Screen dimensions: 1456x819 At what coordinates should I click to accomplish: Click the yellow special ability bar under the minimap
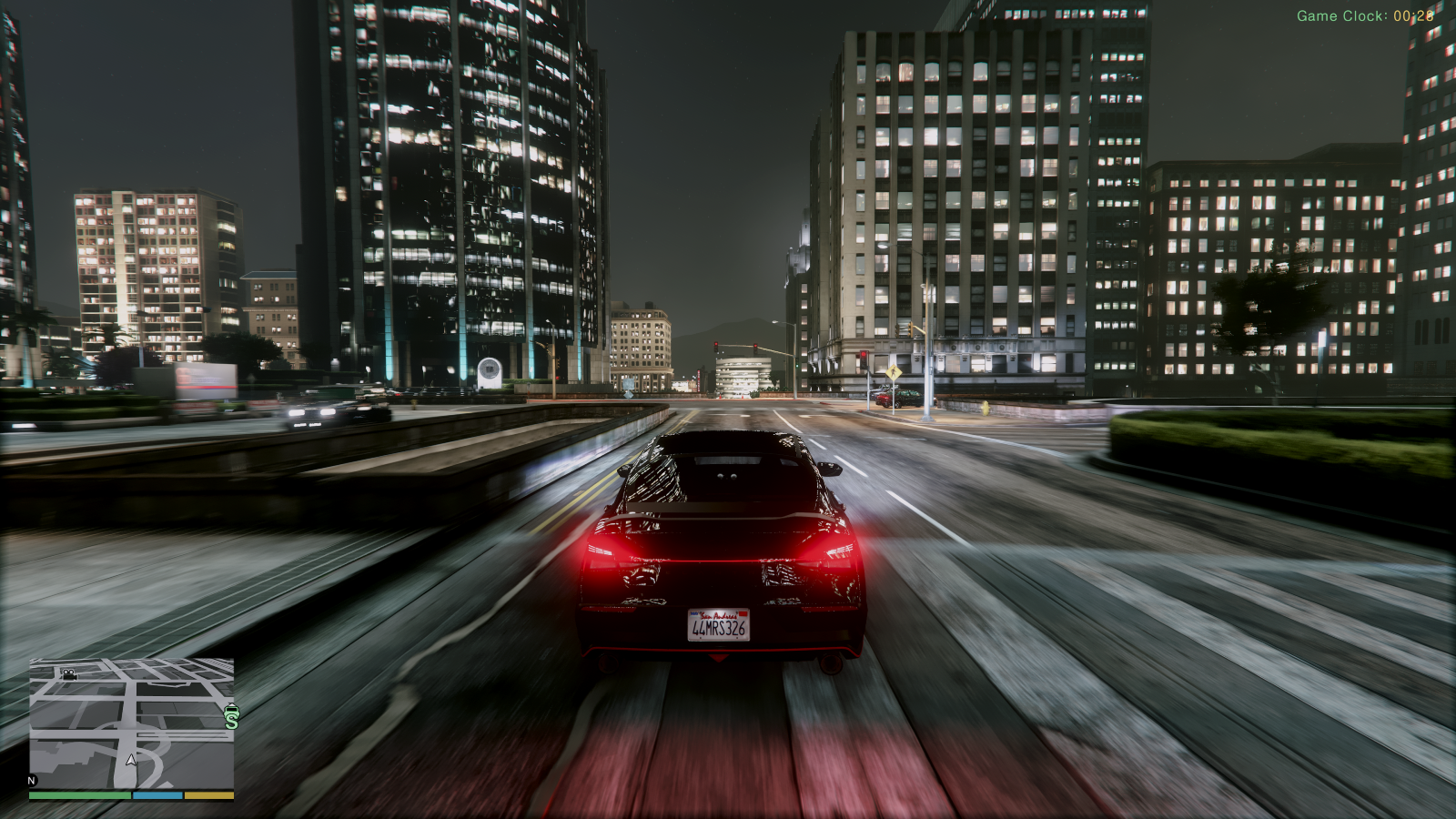click(x=208, y=795)
